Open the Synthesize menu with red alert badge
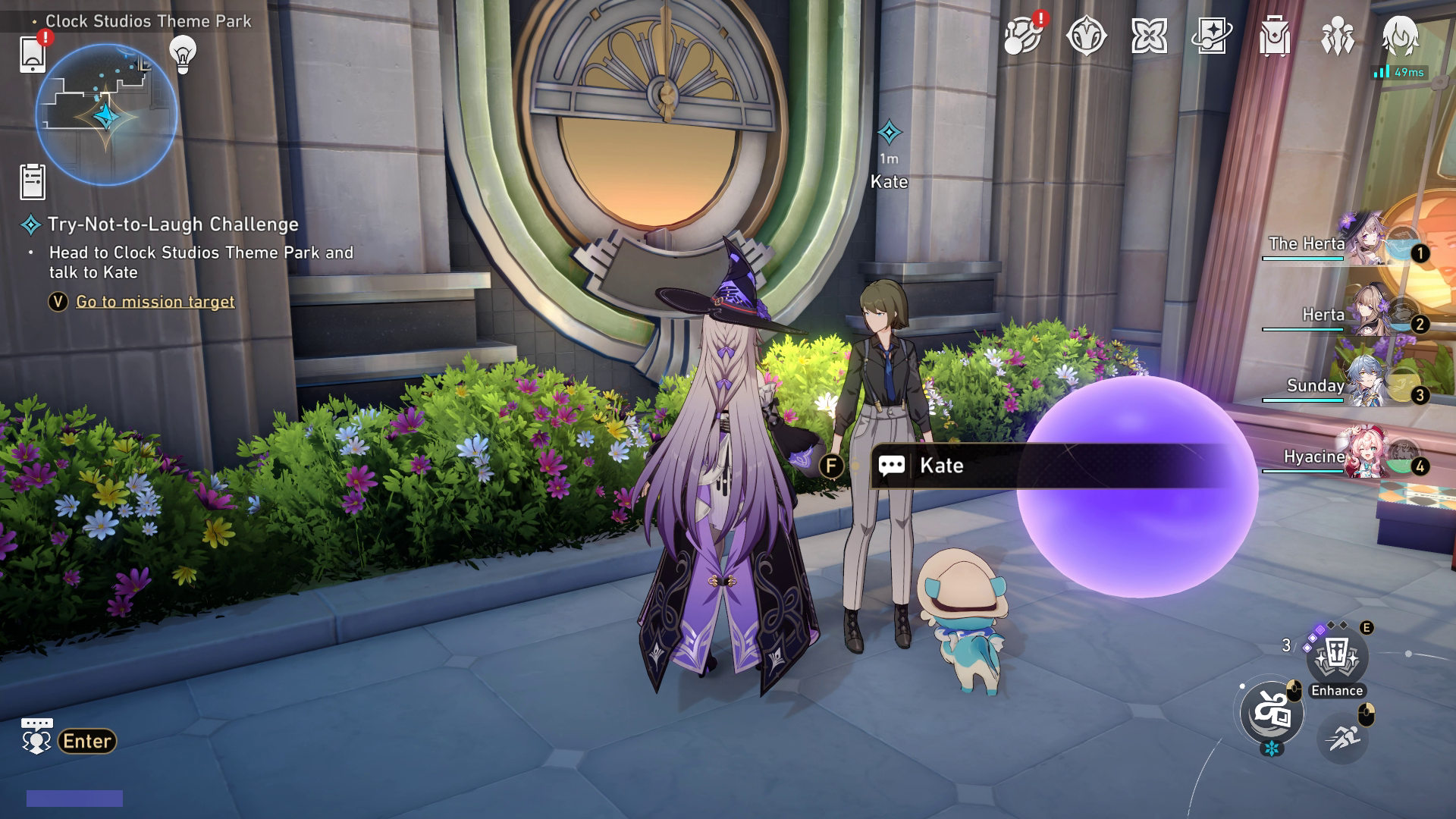This screenshot has height=819, width=1456. (x=1024, y=34)
